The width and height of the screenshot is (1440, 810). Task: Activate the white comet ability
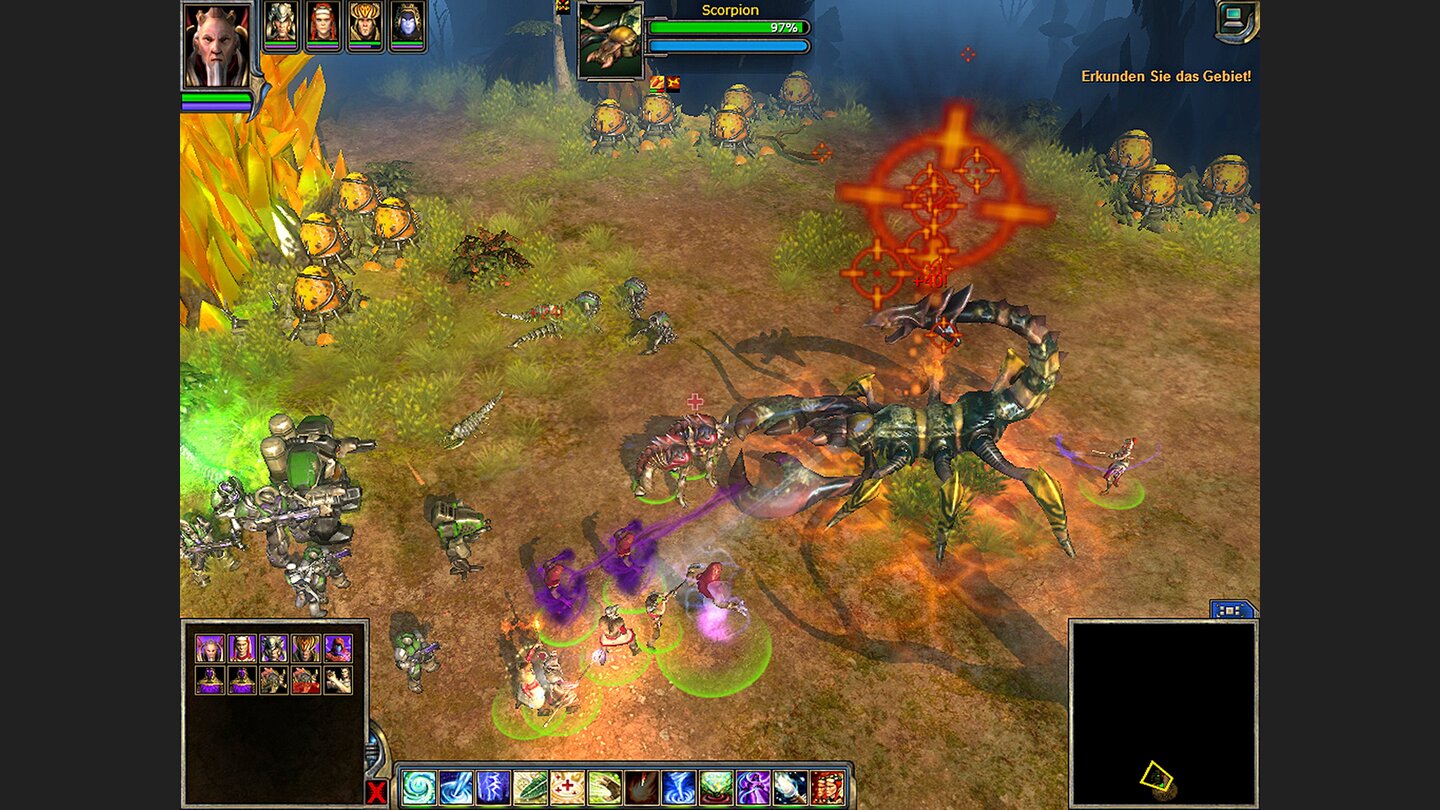[790, 788]
